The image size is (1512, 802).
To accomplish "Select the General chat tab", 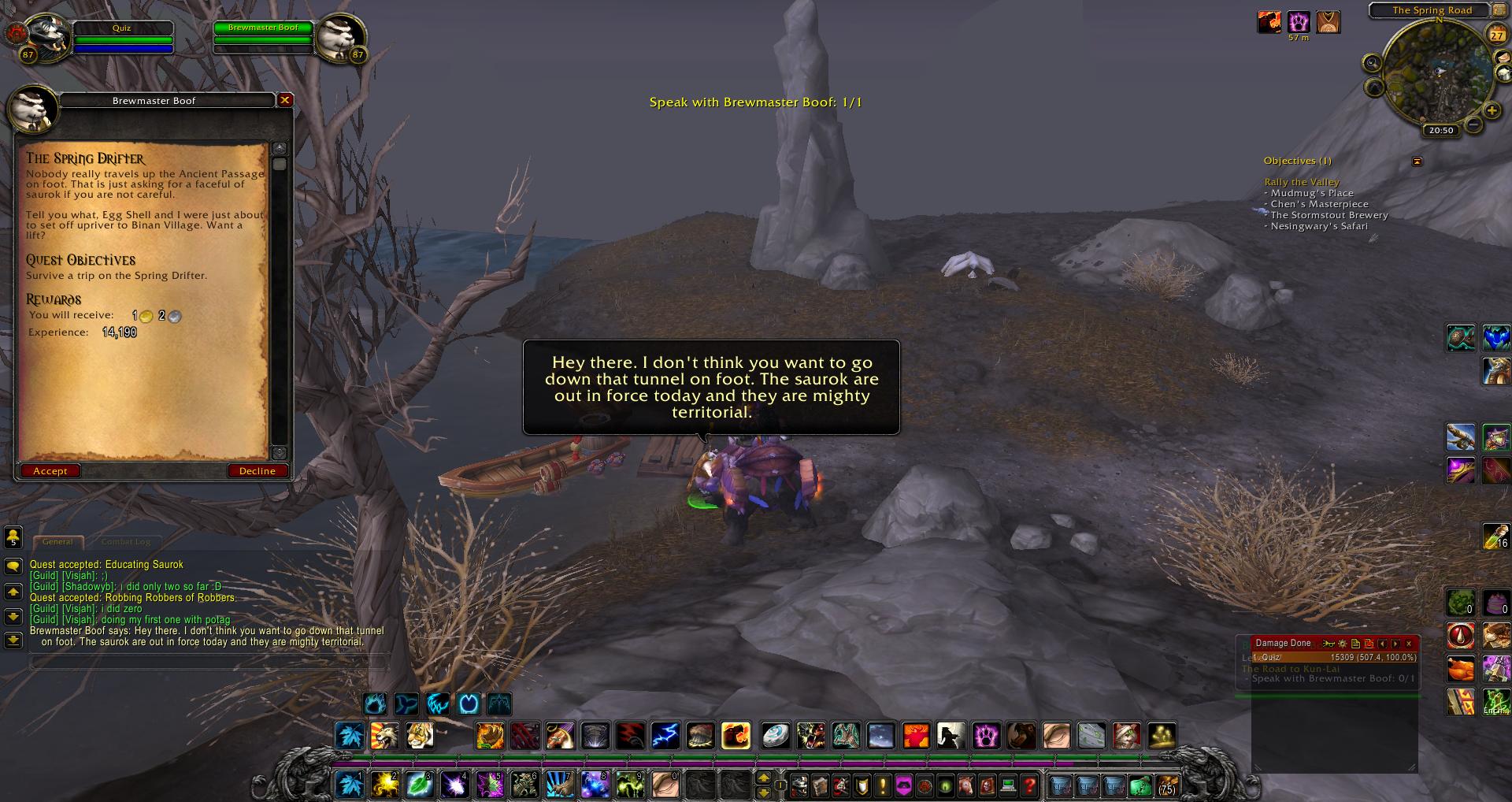I will click(57, 542).
